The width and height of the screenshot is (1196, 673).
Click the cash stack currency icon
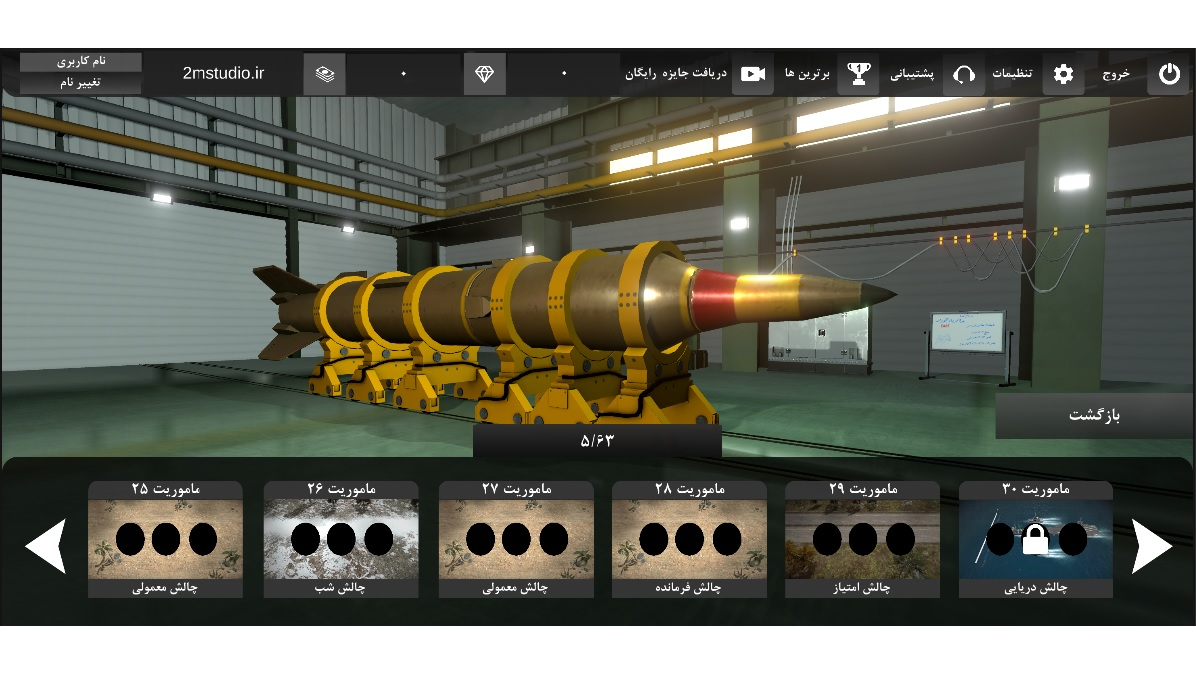(325, 74)
